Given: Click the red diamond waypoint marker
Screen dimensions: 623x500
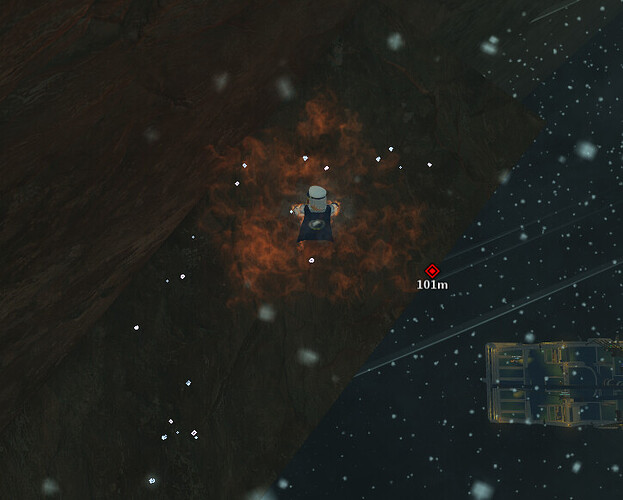Looking at the screenshot, I should click(432, 270).
